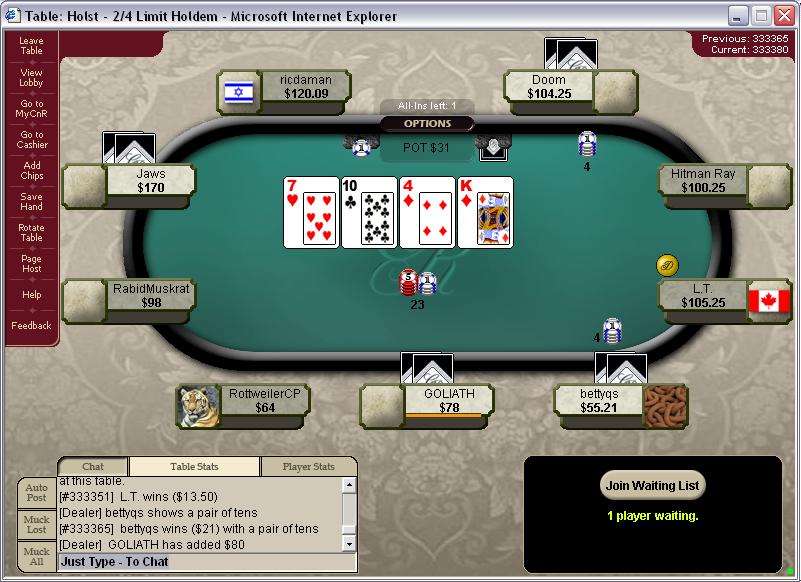This screenshot has width=801, height=582.
Task: Toggle the Muck Lost option
Action: tap(37, 525)
